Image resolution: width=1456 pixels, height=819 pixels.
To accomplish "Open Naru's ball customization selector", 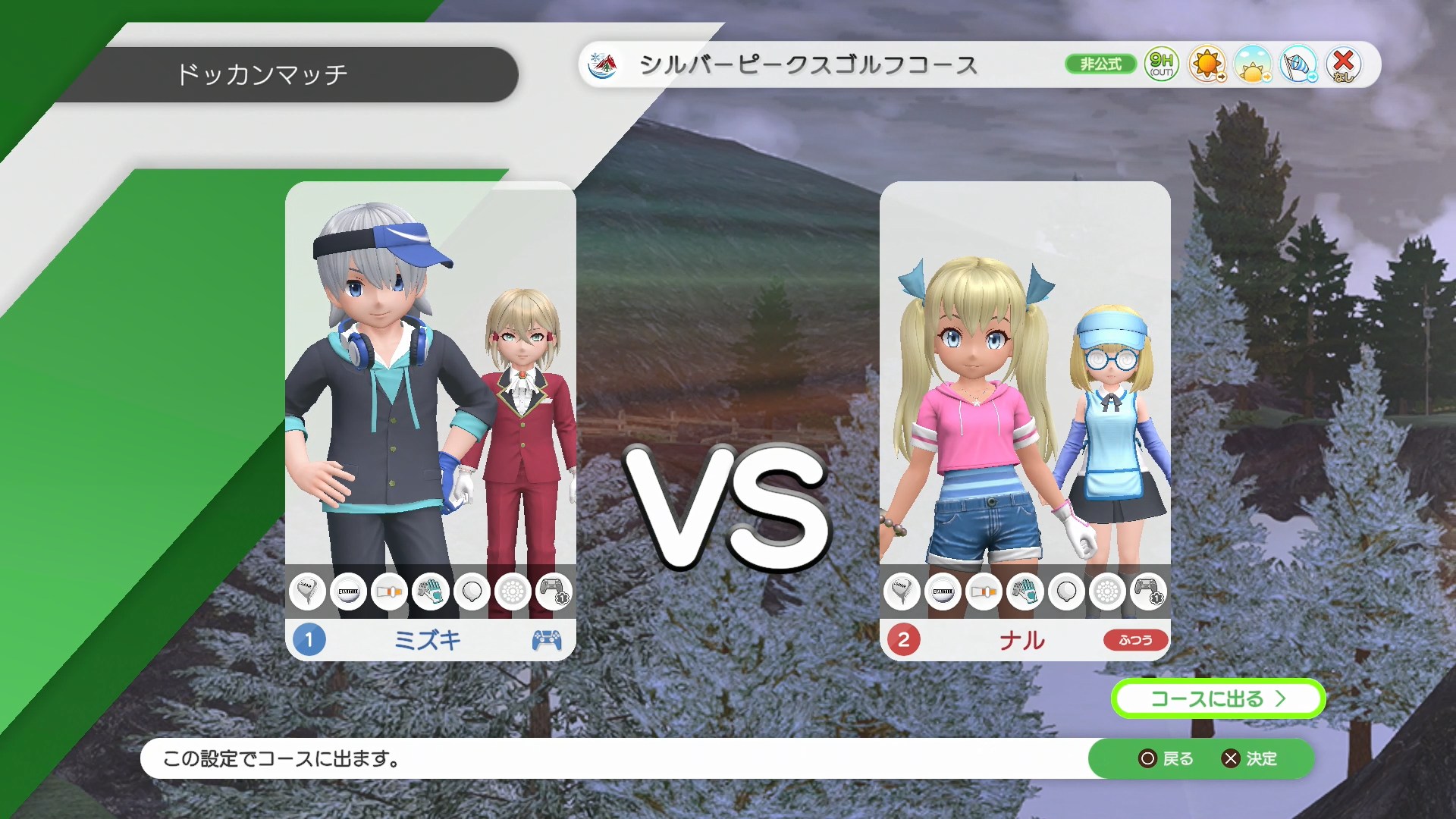I will click(943, 591).
